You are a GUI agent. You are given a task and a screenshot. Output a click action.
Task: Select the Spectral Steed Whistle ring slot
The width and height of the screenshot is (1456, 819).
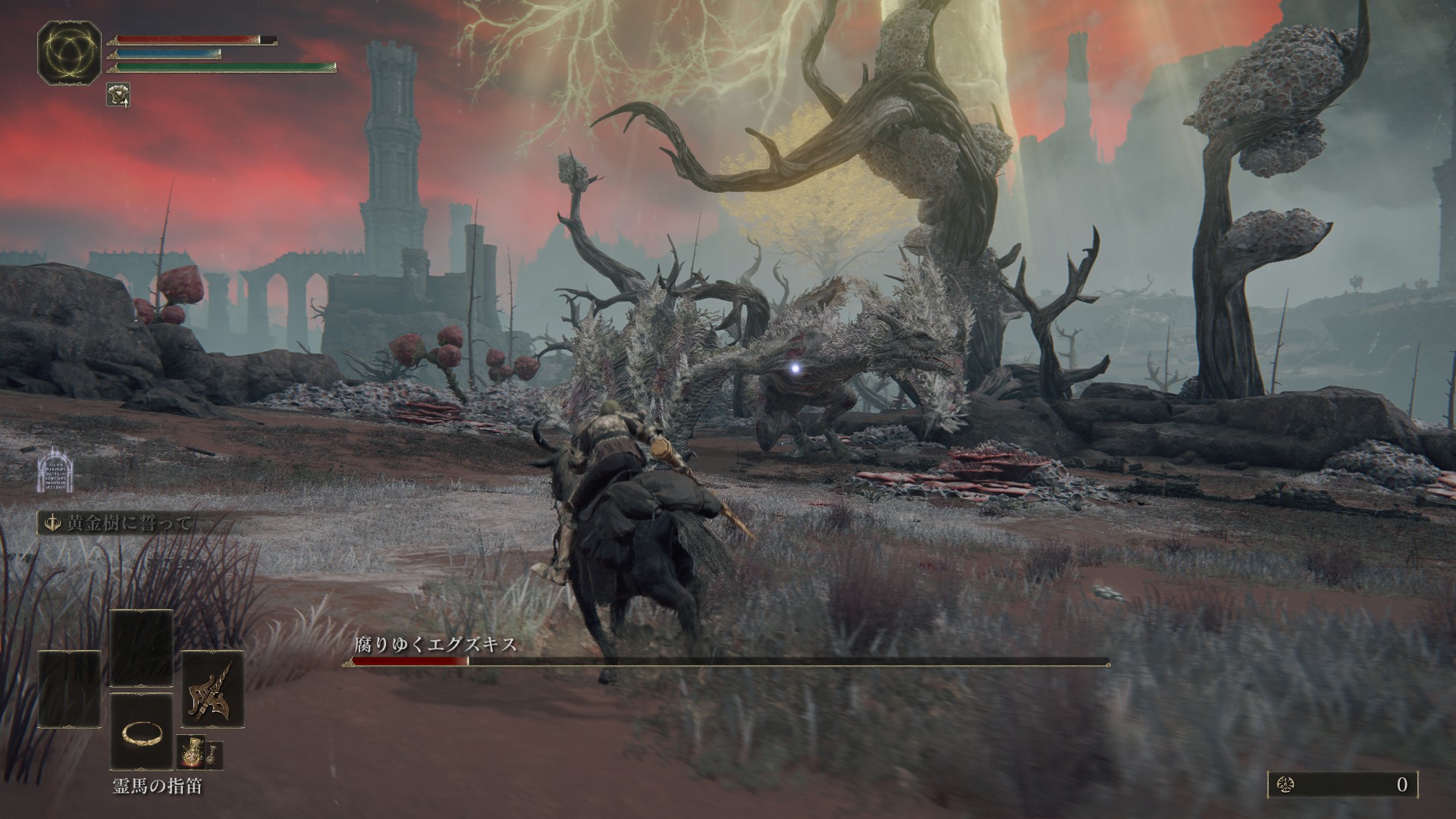142,733
